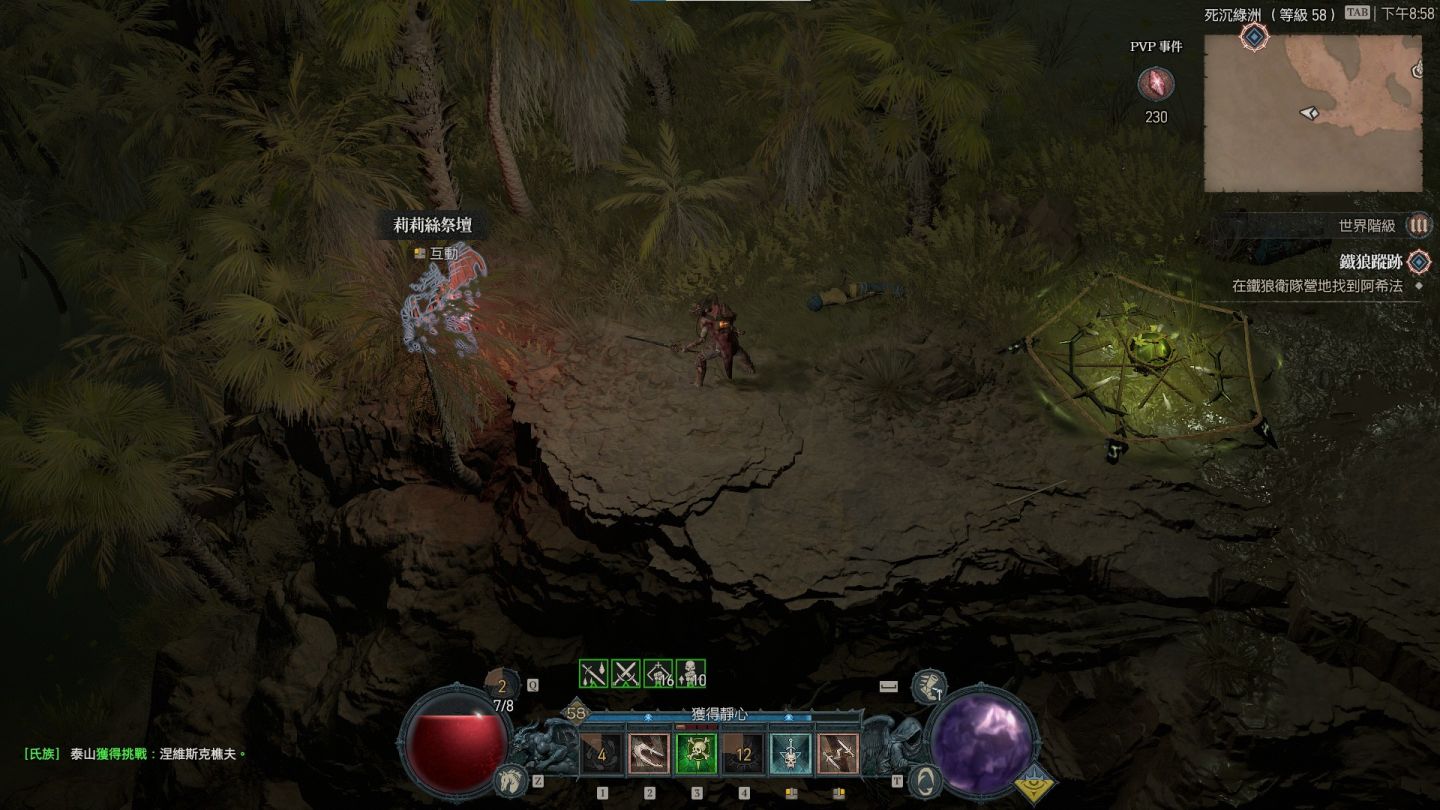Open the 鐵狼蹤跡 quest tracker entry
The height and width of the screenshot is (810, 1440).
(x=1370, y=262)
